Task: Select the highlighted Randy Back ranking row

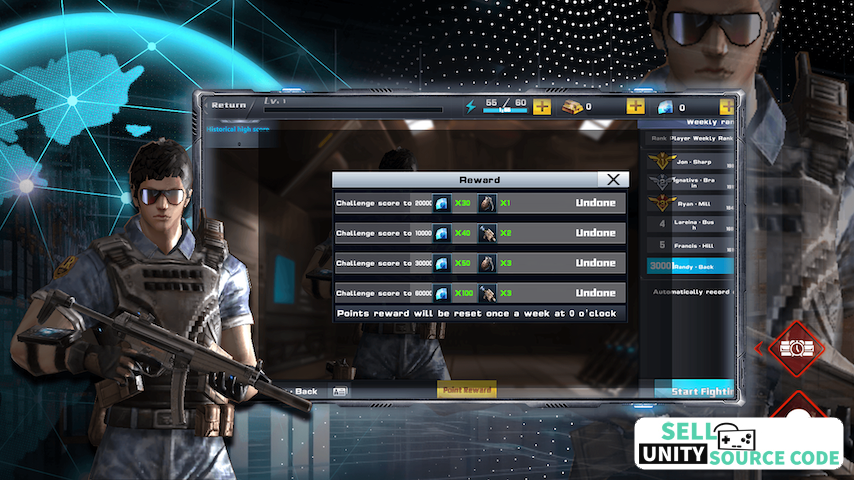Action: click(x=690, y=267)
